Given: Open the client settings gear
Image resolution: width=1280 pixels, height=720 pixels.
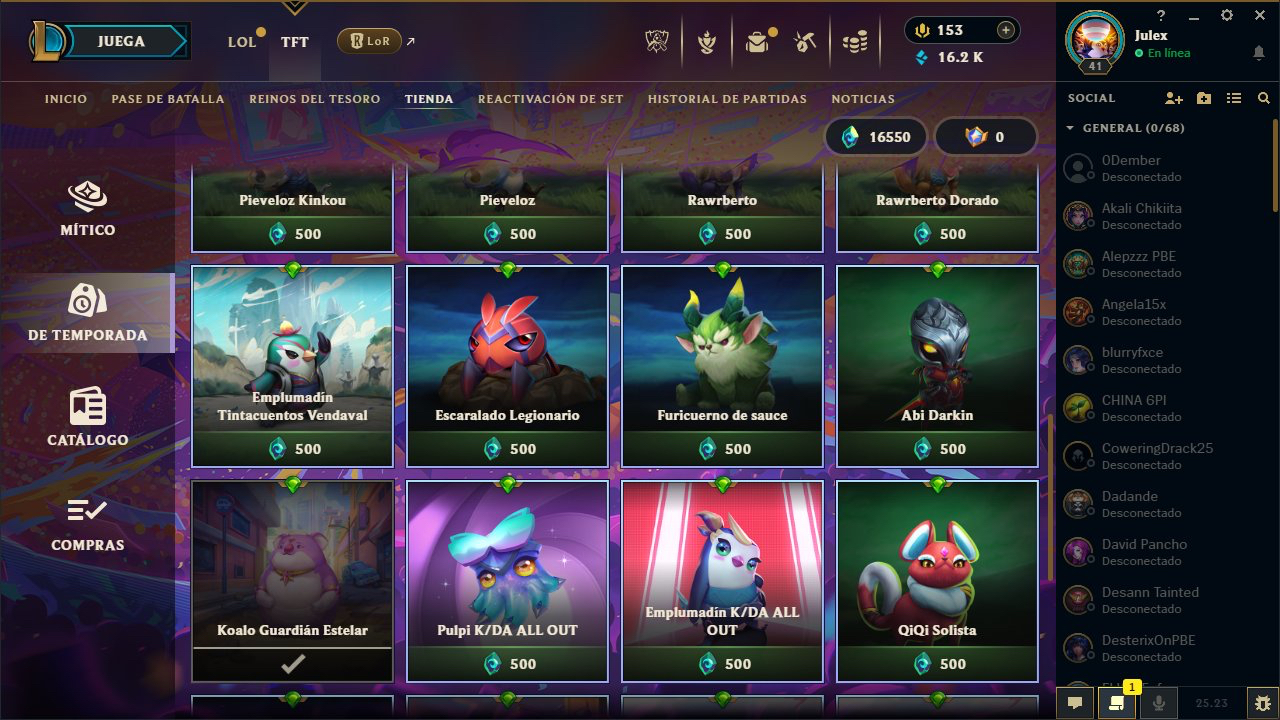Looking at the screenshot, I should click(x=1227, y=15).
